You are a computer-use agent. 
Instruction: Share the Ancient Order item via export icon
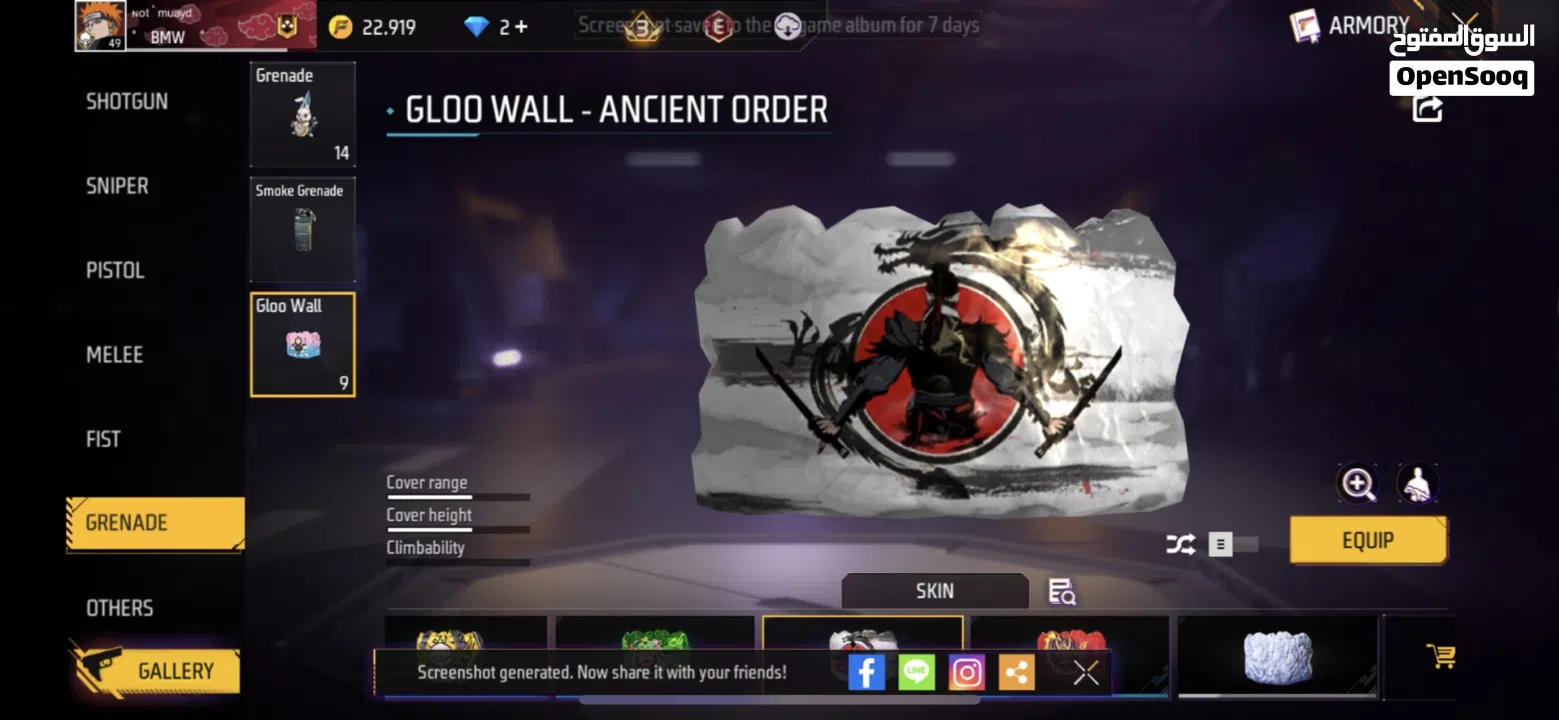coord(1426,110)
